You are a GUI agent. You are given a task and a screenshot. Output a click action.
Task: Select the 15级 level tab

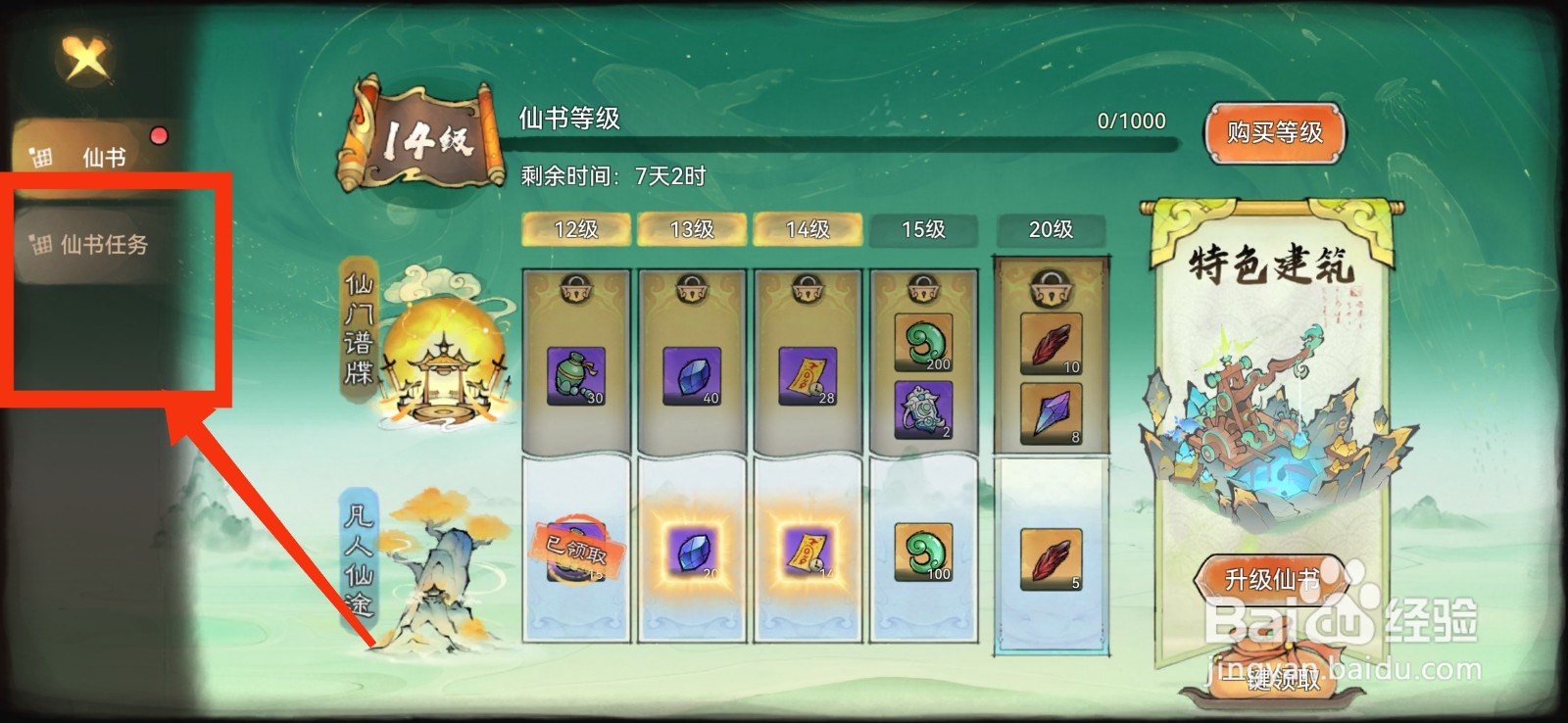tap(921, 229)
